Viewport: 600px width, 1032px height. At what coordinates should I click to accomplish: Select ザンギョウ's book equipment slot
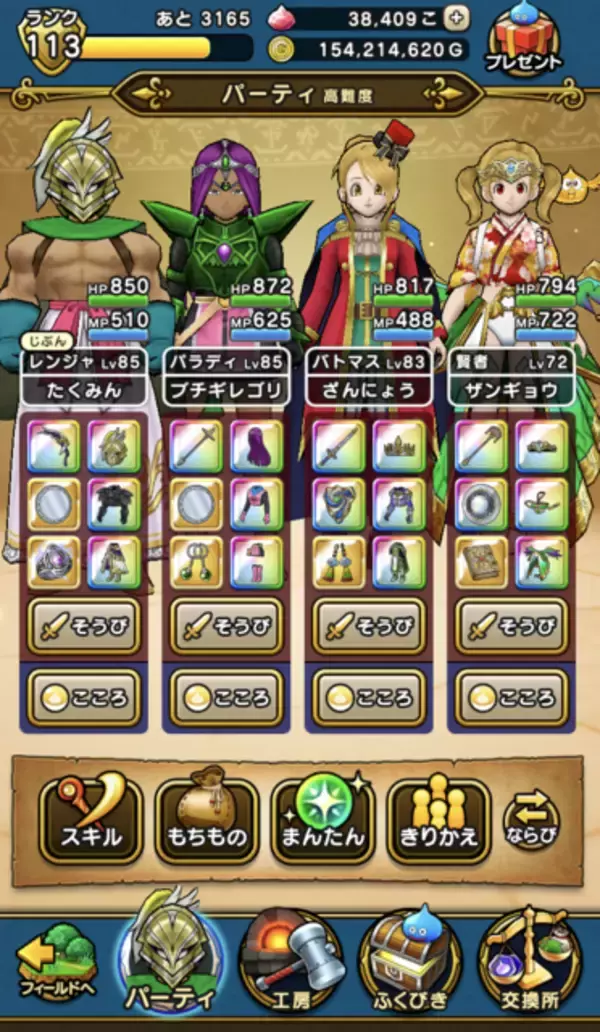(482, 561)
